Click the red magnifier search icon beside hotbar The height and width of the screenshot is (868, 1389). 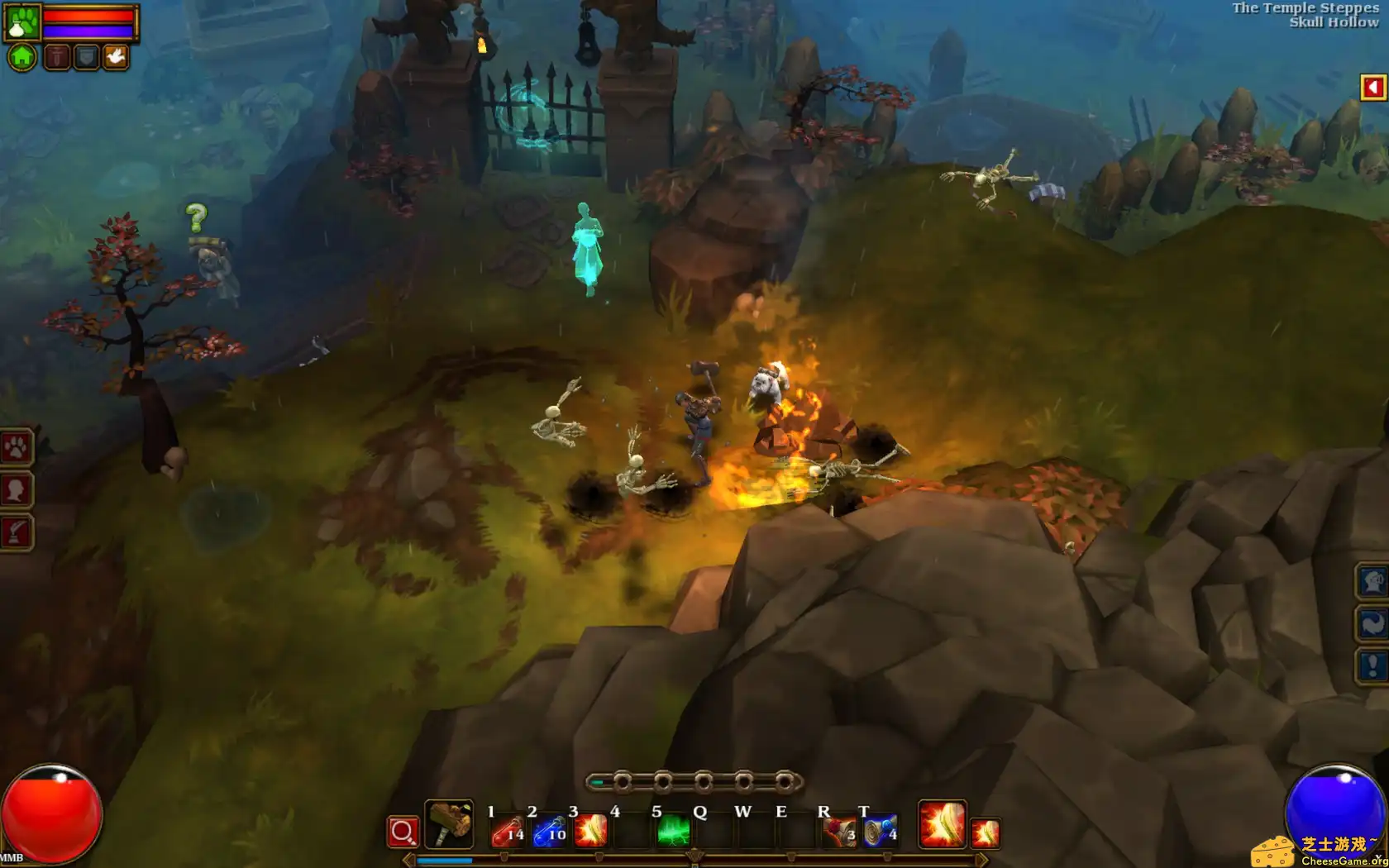(x=403, y=831)
